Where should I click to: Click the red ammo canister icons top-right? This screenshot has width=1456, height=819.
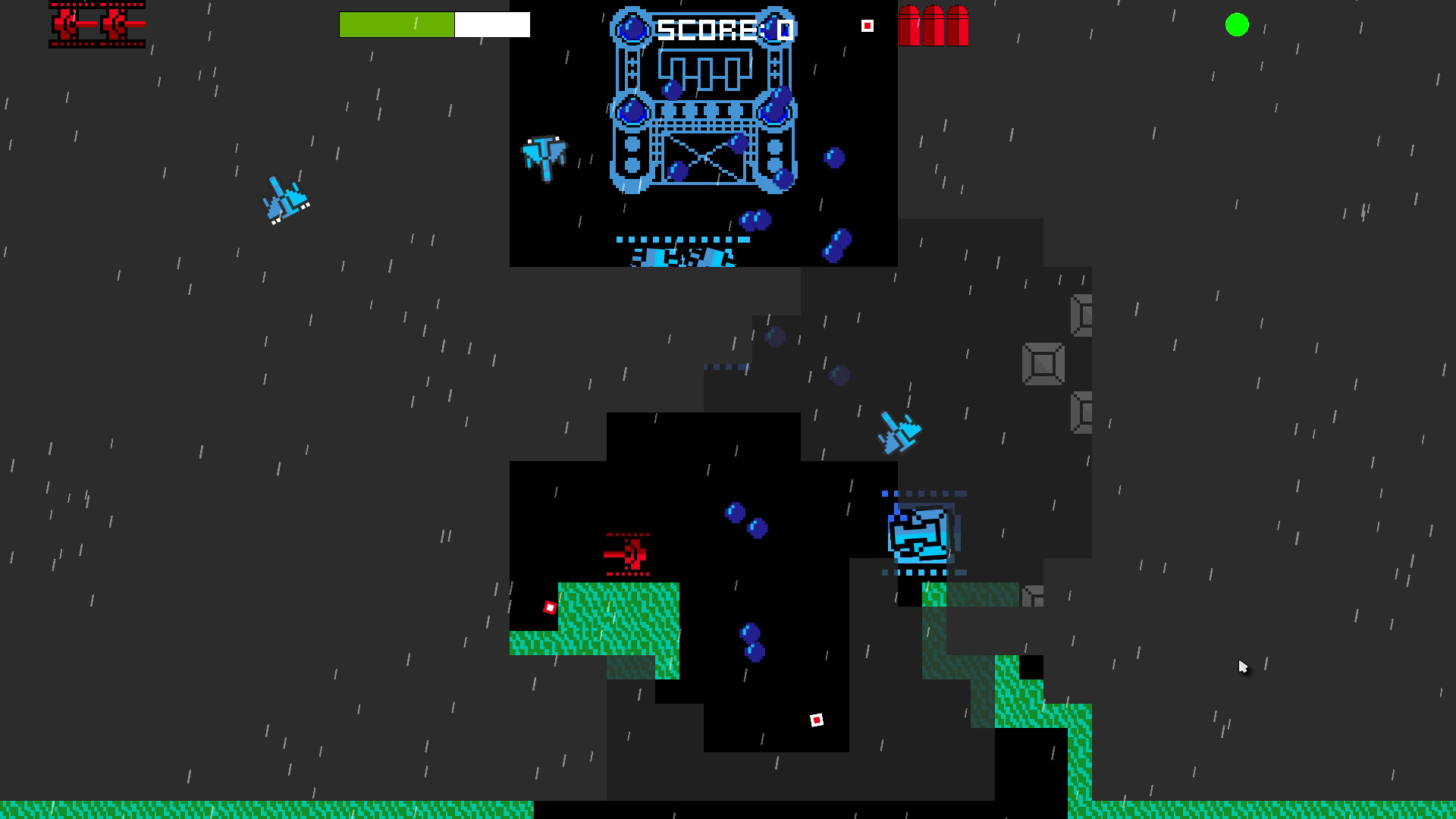point(934,25)
